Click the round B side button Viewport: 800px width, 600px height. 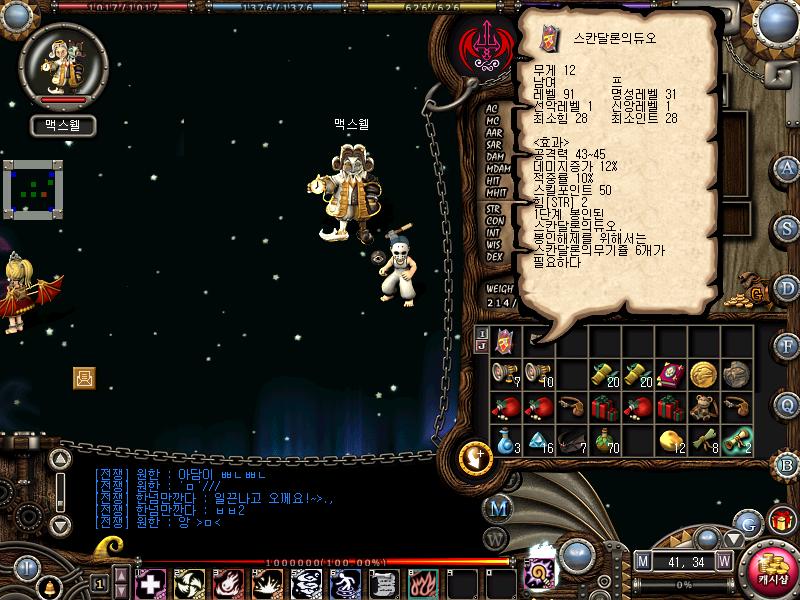[785, 462]
